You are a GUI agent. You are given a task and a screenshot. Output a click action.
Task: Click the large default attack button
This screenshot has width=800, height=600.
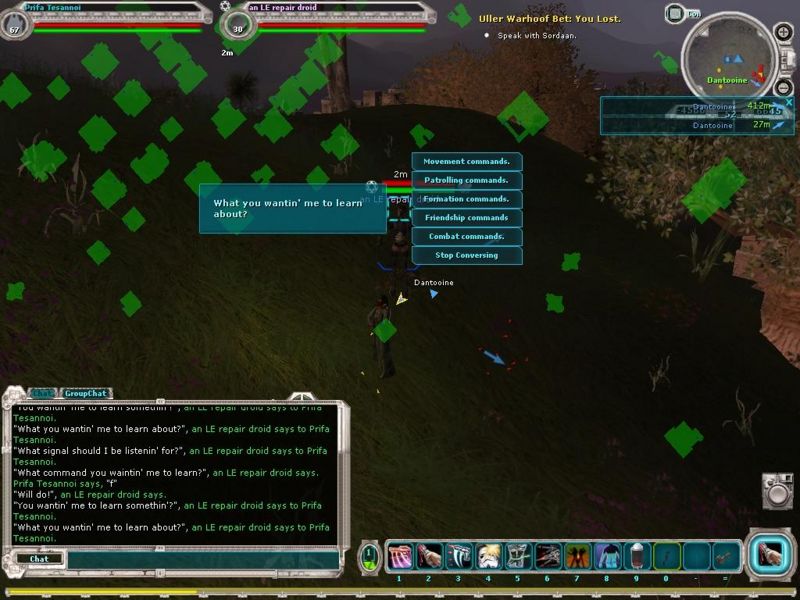770,556
